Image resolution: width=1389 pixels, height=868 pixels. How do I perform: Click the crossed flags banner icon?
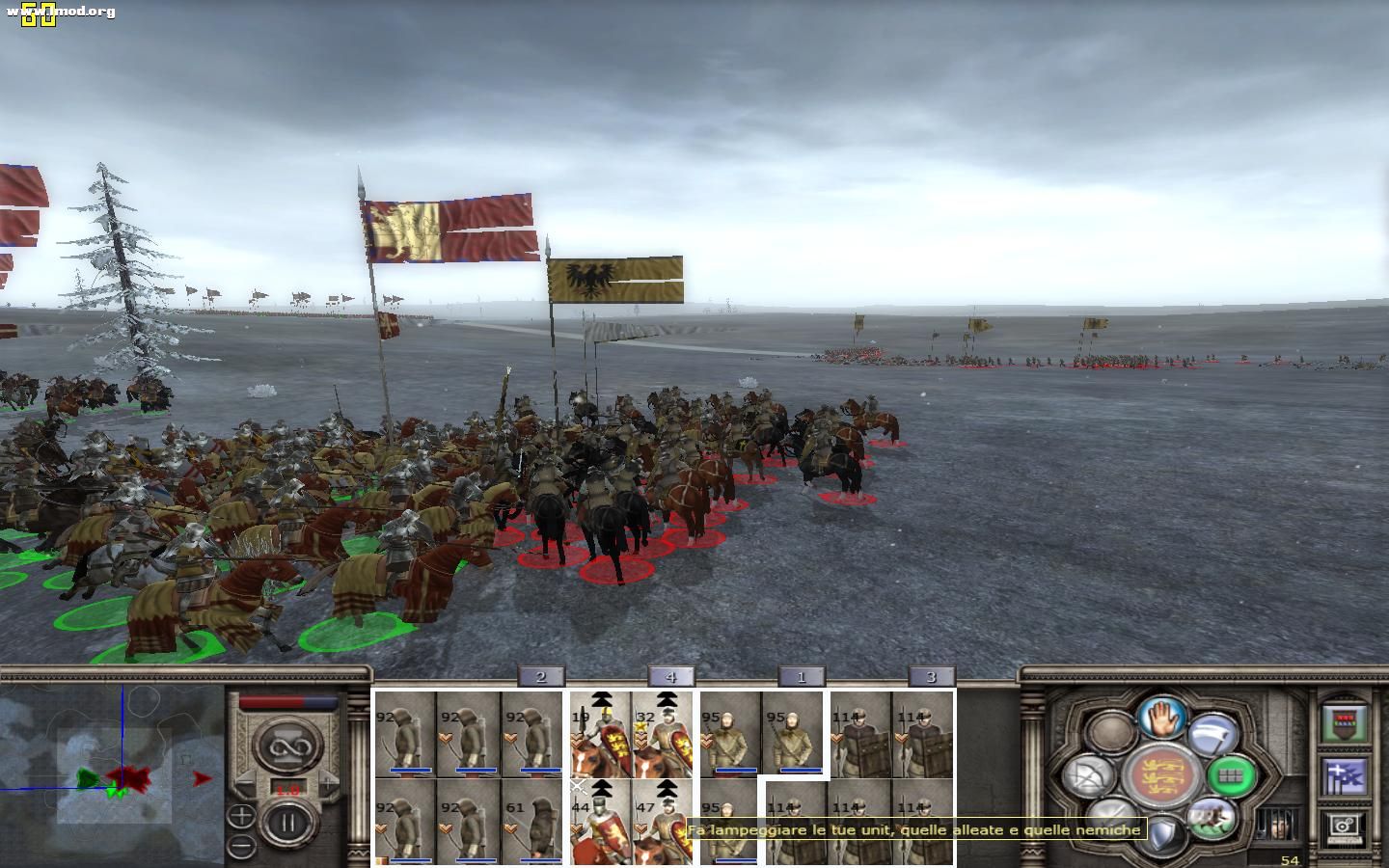click(x=1345, y=777)
